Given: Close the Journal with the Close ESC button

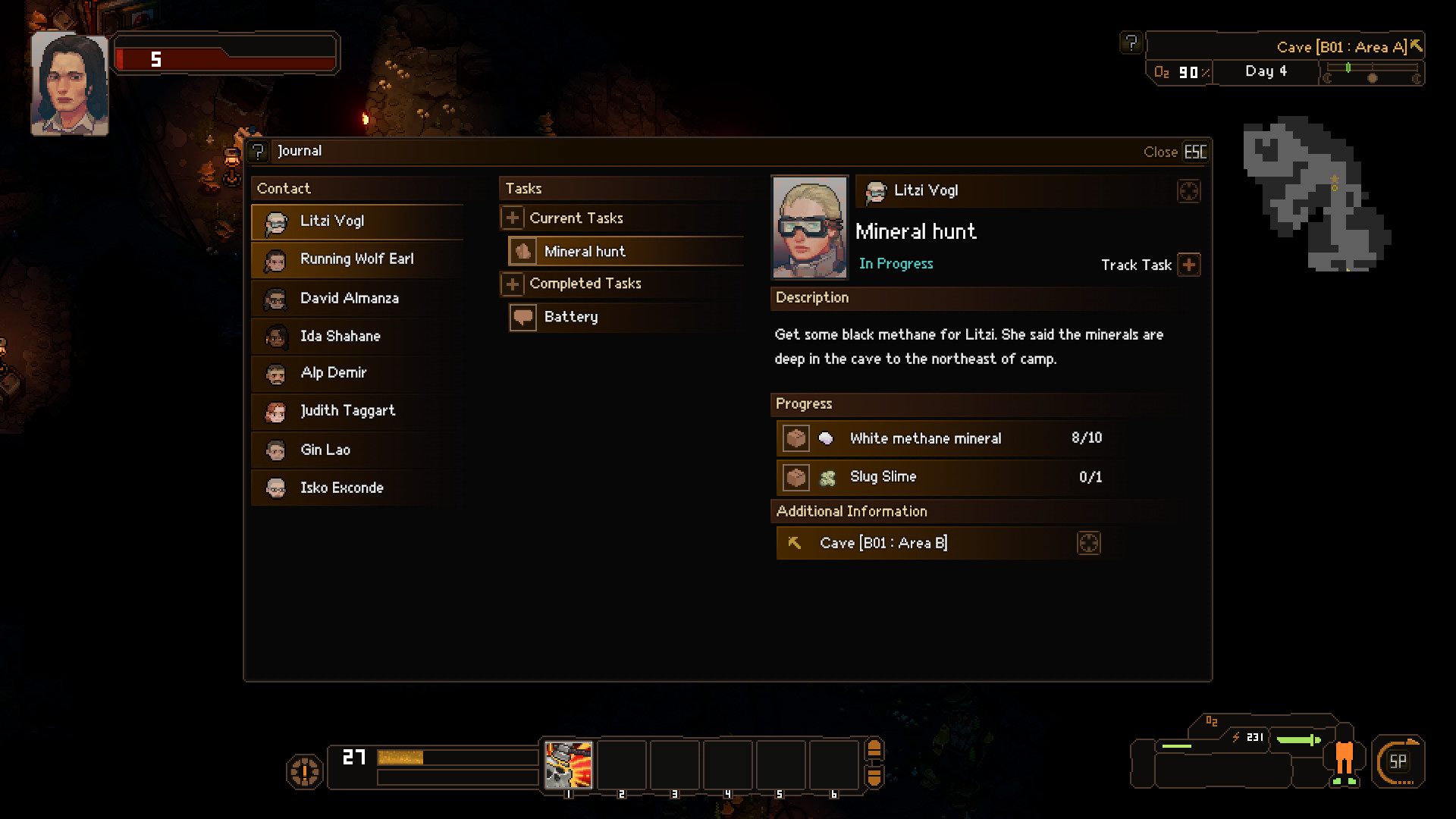Looking at the screenshot, I should 1172,151.
